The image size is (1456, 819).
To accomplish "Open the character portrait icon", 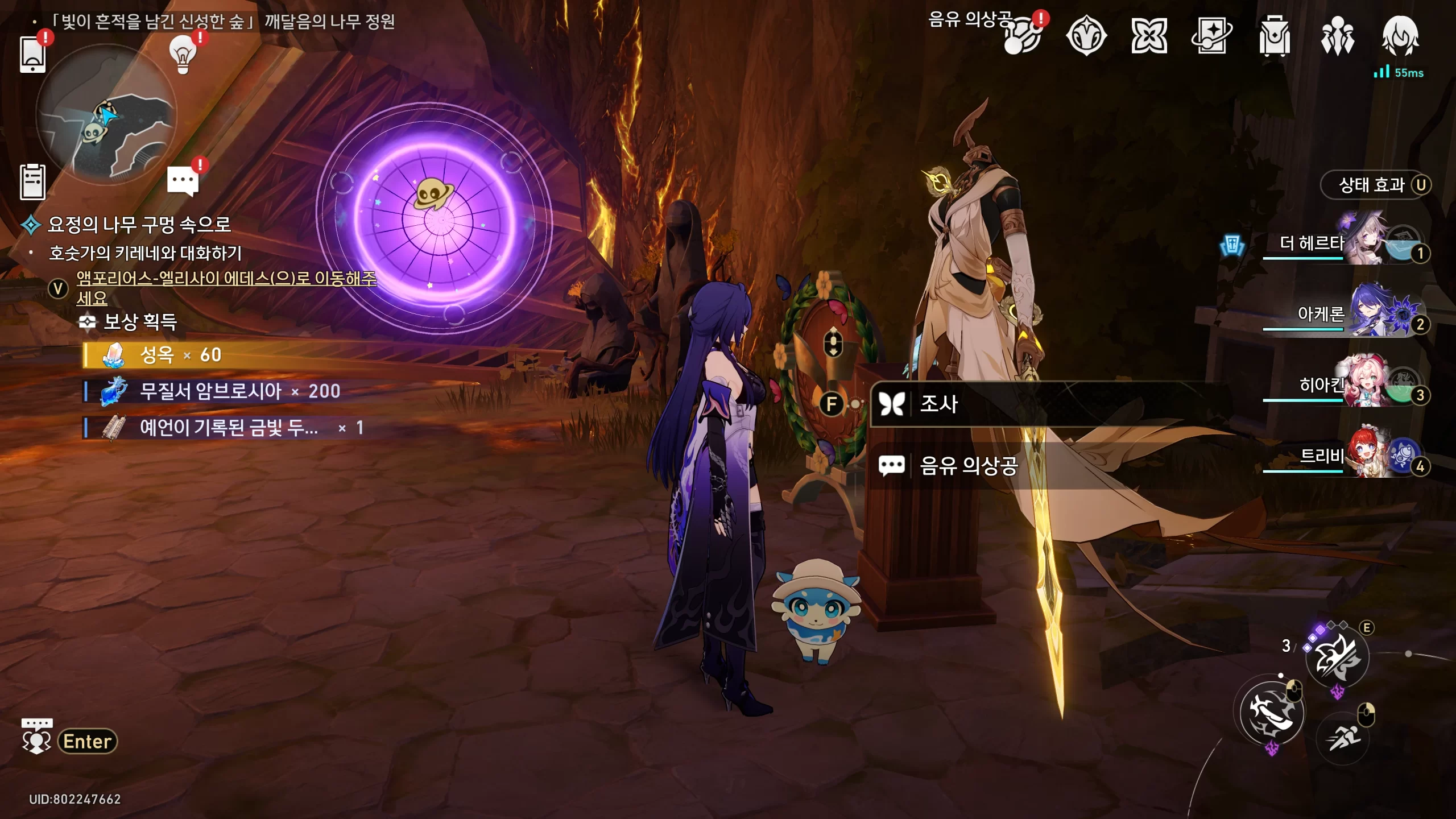I will (x=1400, y=36).
